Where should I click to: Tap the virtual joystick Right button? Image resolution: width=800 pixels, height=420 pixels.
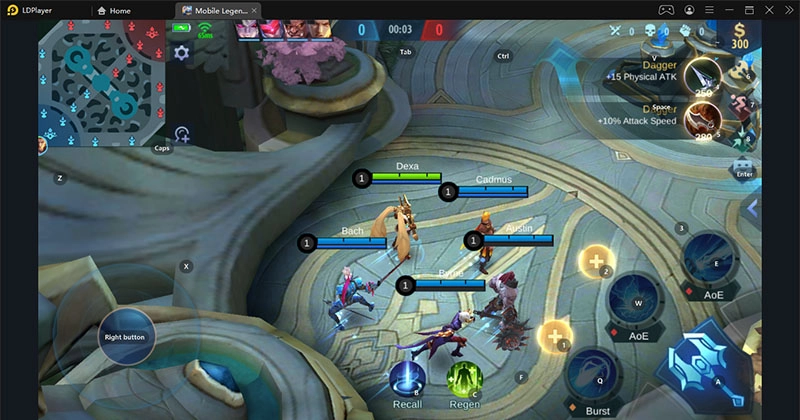[x=126, y=337]
